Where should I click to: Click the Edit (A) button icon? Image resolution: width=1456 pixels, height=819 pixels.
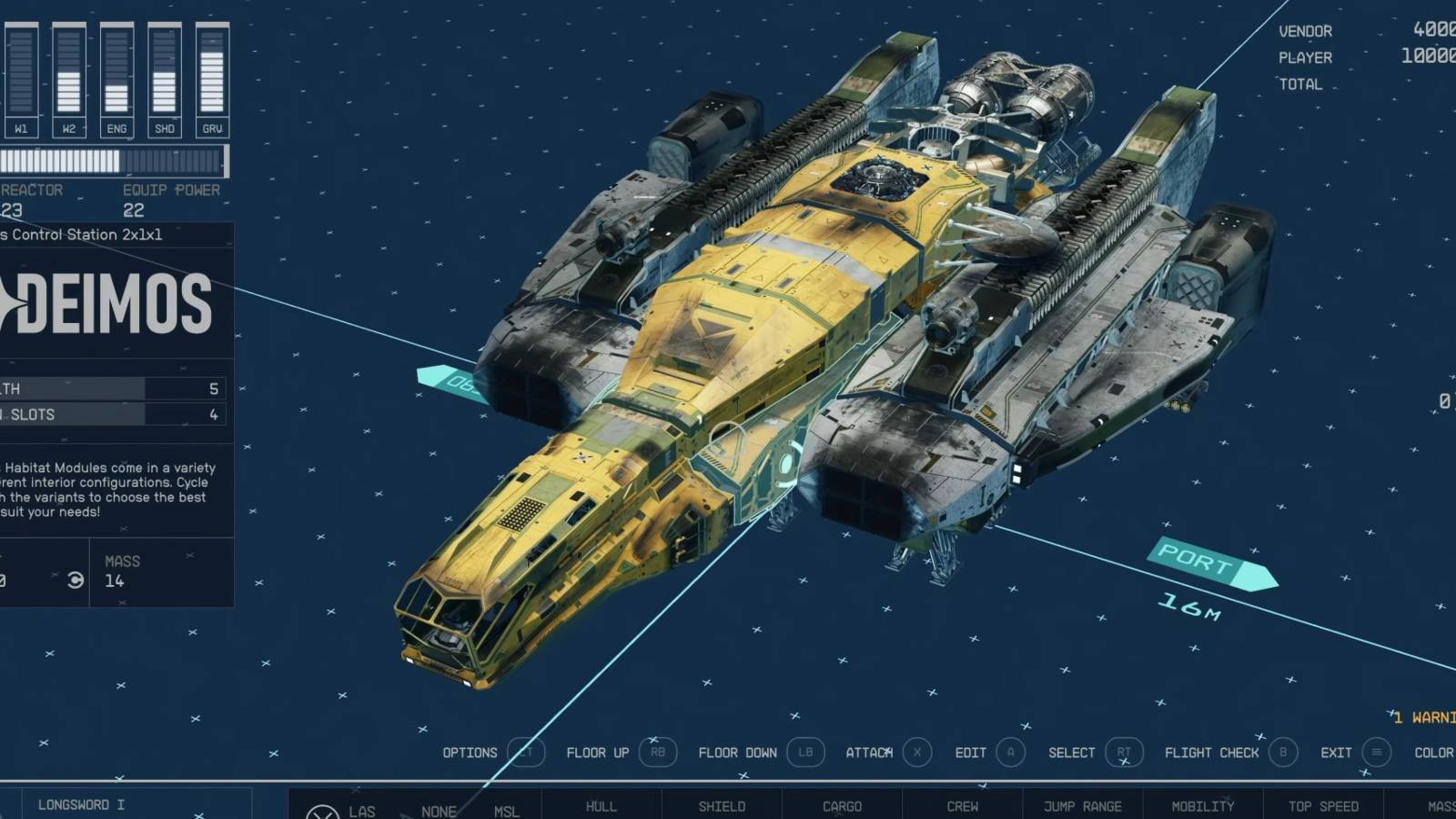pyautogui.click(x=1010, y=753)
